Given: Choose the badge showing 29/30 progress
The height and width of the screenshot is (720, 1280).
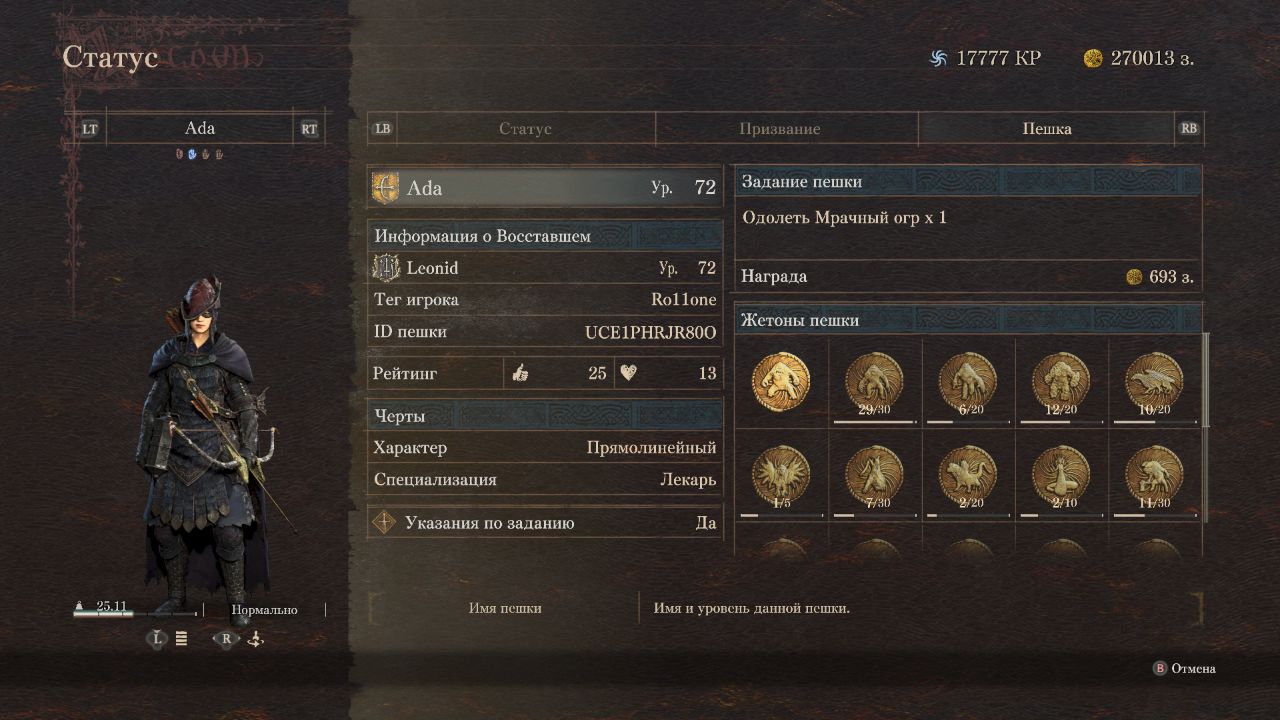Looking at the screenshot, I should click(x=874, y=381).
